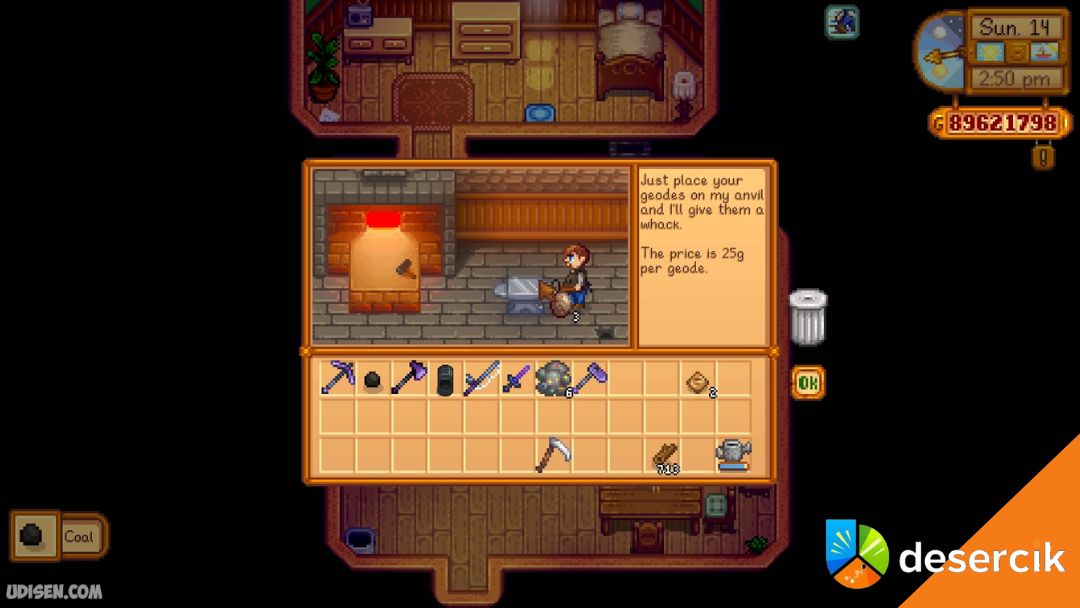The height and width of the screenshot is (608, 1080).
Task: Pick the omni geode stack of six
Action: coord(553,379)
